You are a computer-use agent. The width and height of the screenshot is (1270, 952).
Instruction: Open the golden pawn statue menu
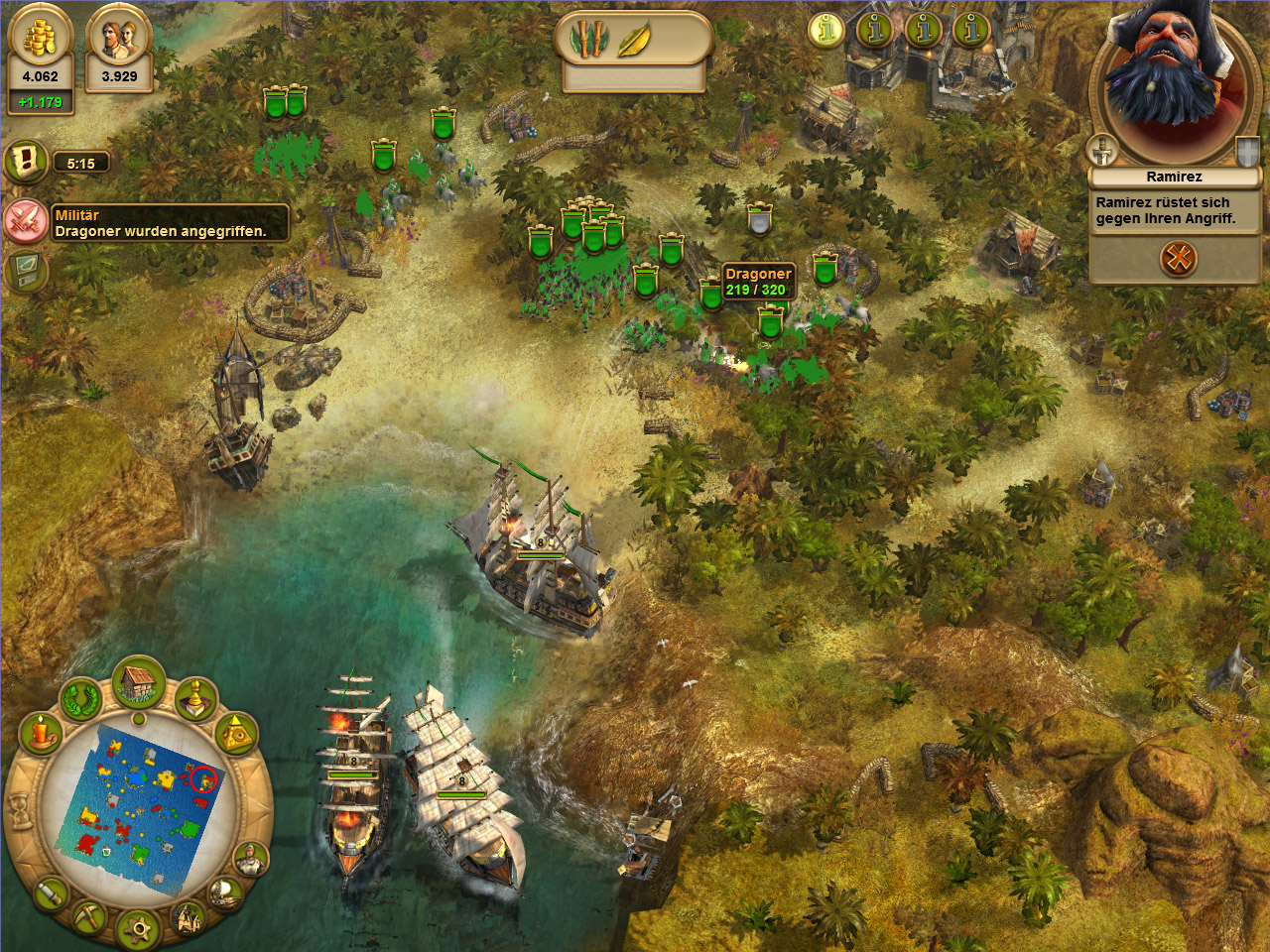tap(195, 698)
